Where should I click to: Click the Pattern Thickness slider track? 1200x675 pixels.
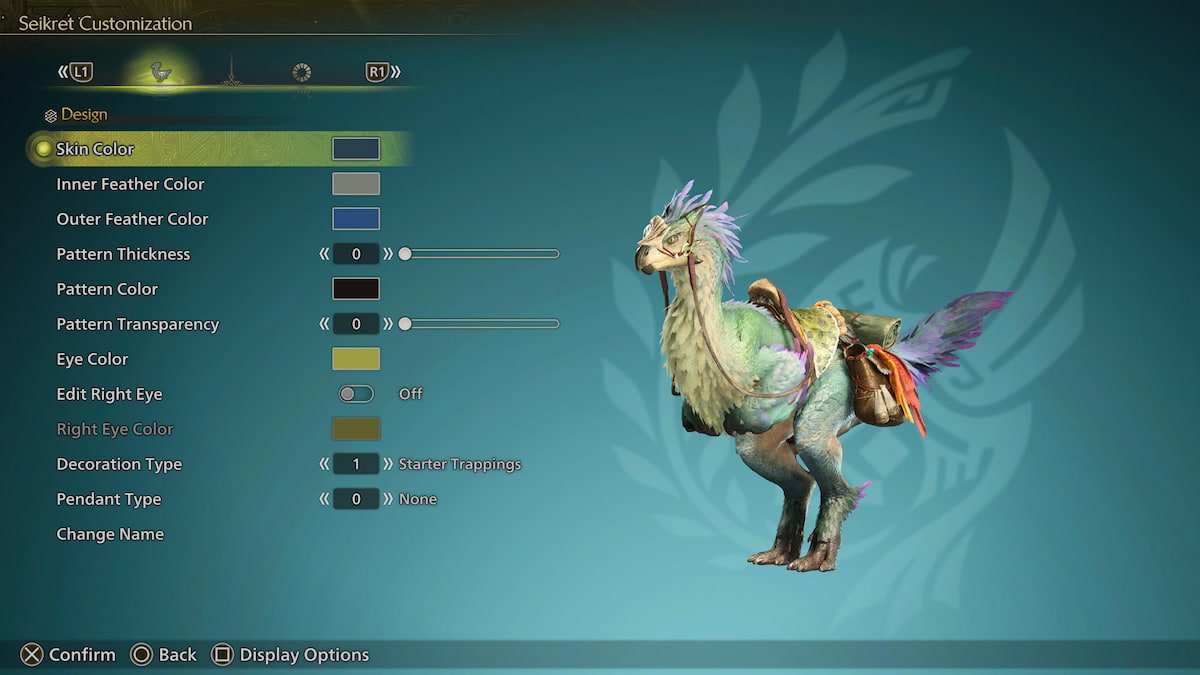480,254
